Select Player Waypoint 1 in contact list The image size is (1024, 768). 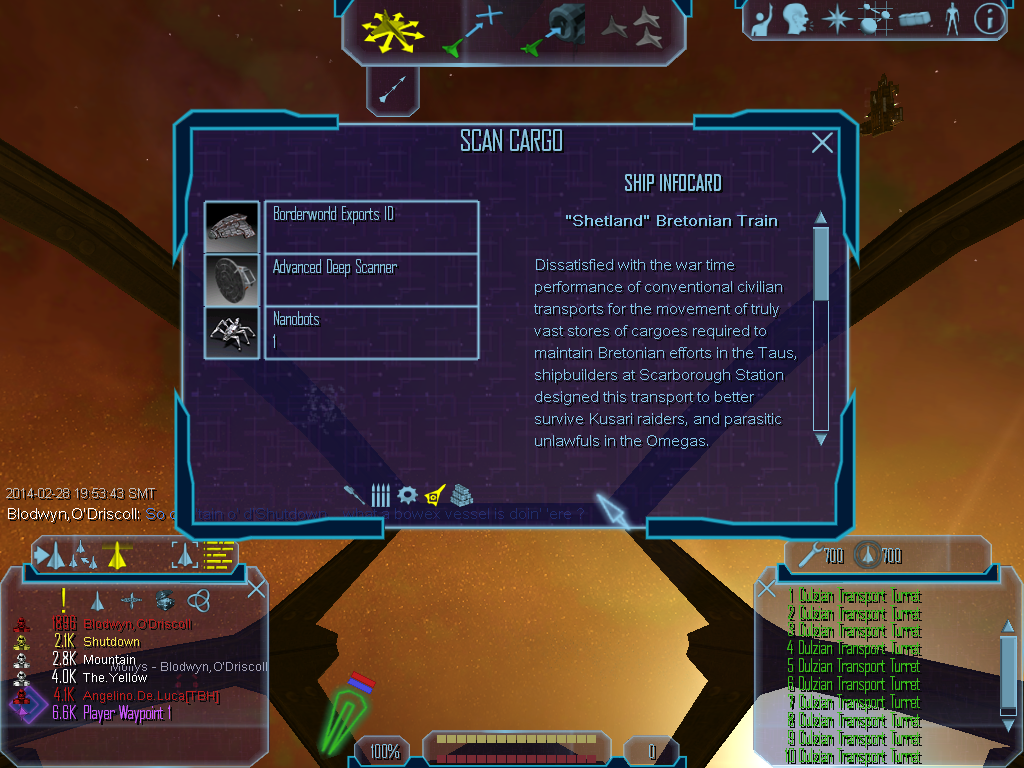(x=126, y=714)
